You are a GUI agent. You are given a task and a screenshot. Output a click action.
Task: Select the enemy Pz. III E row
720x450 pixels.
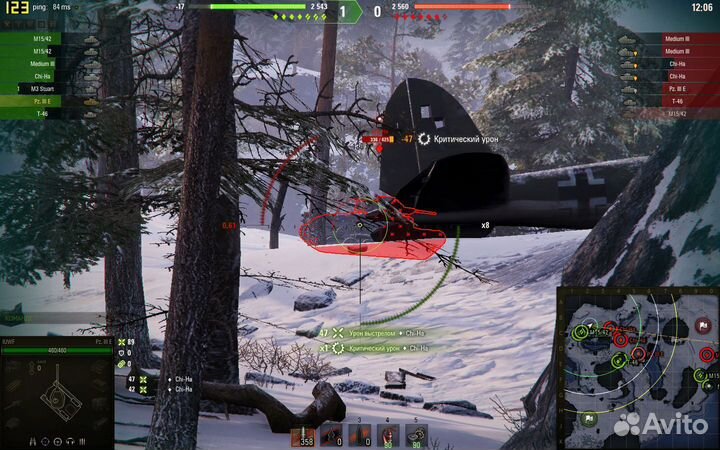668,88
